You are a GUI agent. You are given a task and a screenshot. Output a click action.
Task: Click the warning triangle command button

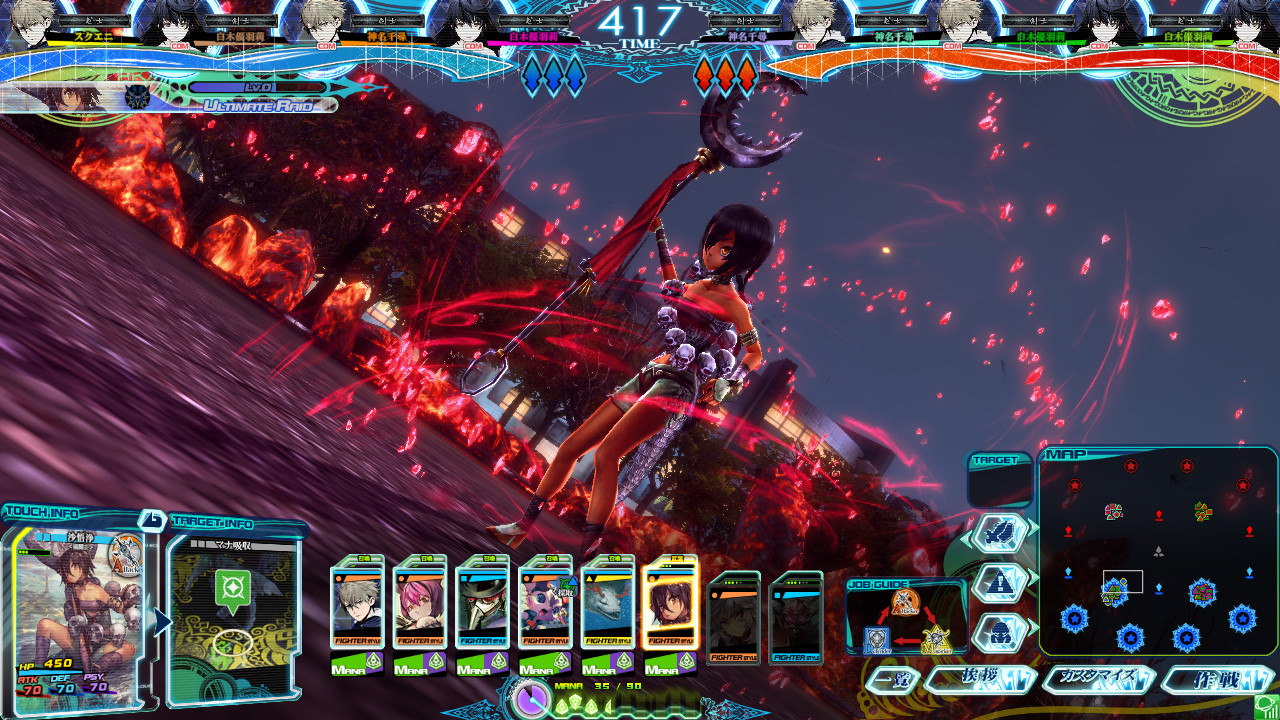999,581
